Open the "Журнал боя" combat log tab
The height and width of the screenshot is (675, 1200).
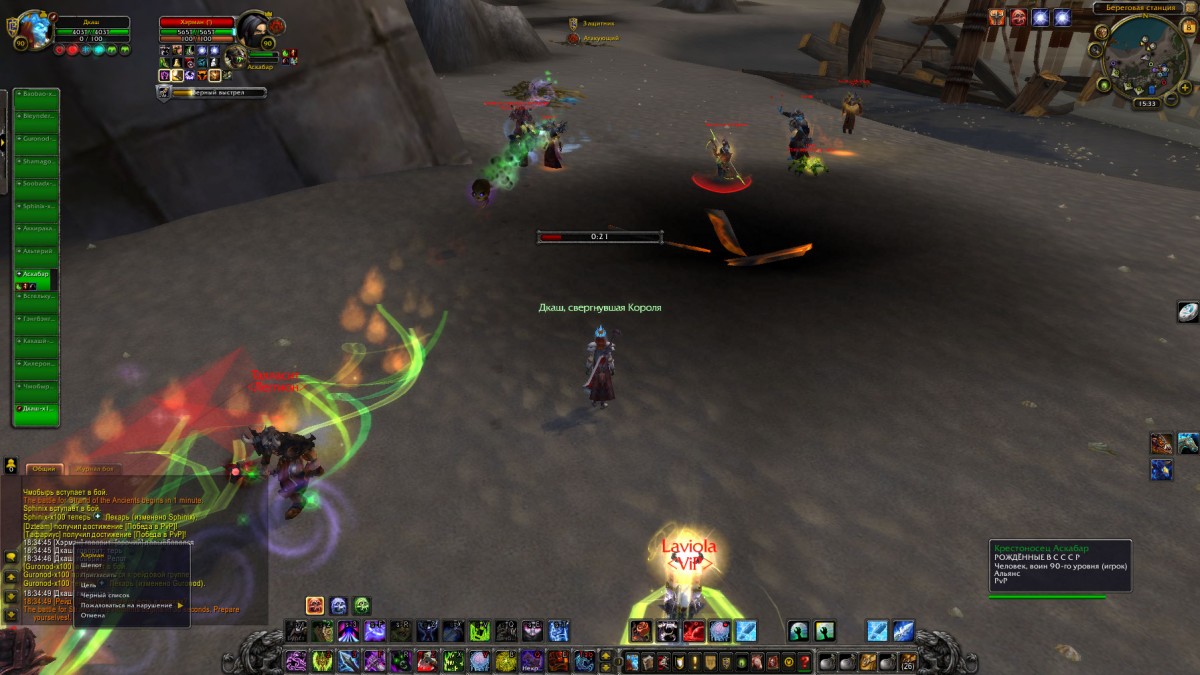[93, 468]
